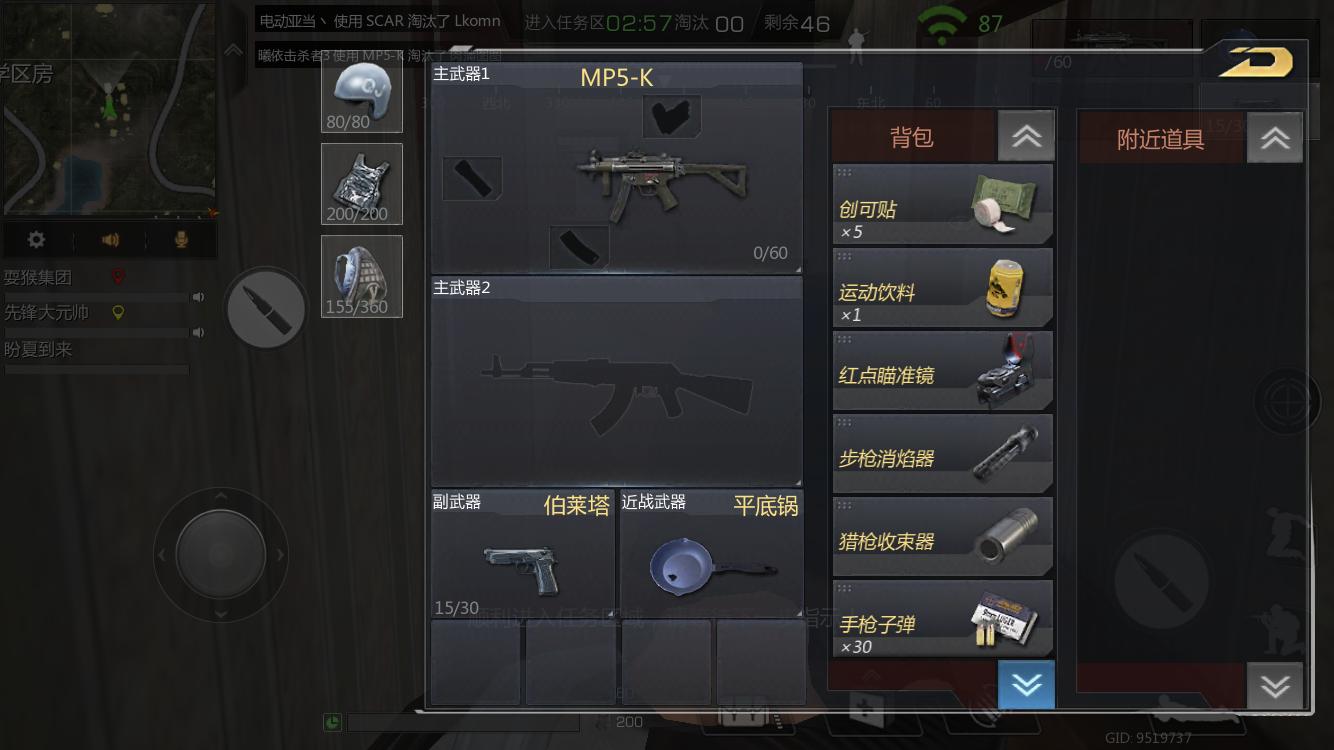
Task: Select the rifle flash hider attachment
Action: 941,453
